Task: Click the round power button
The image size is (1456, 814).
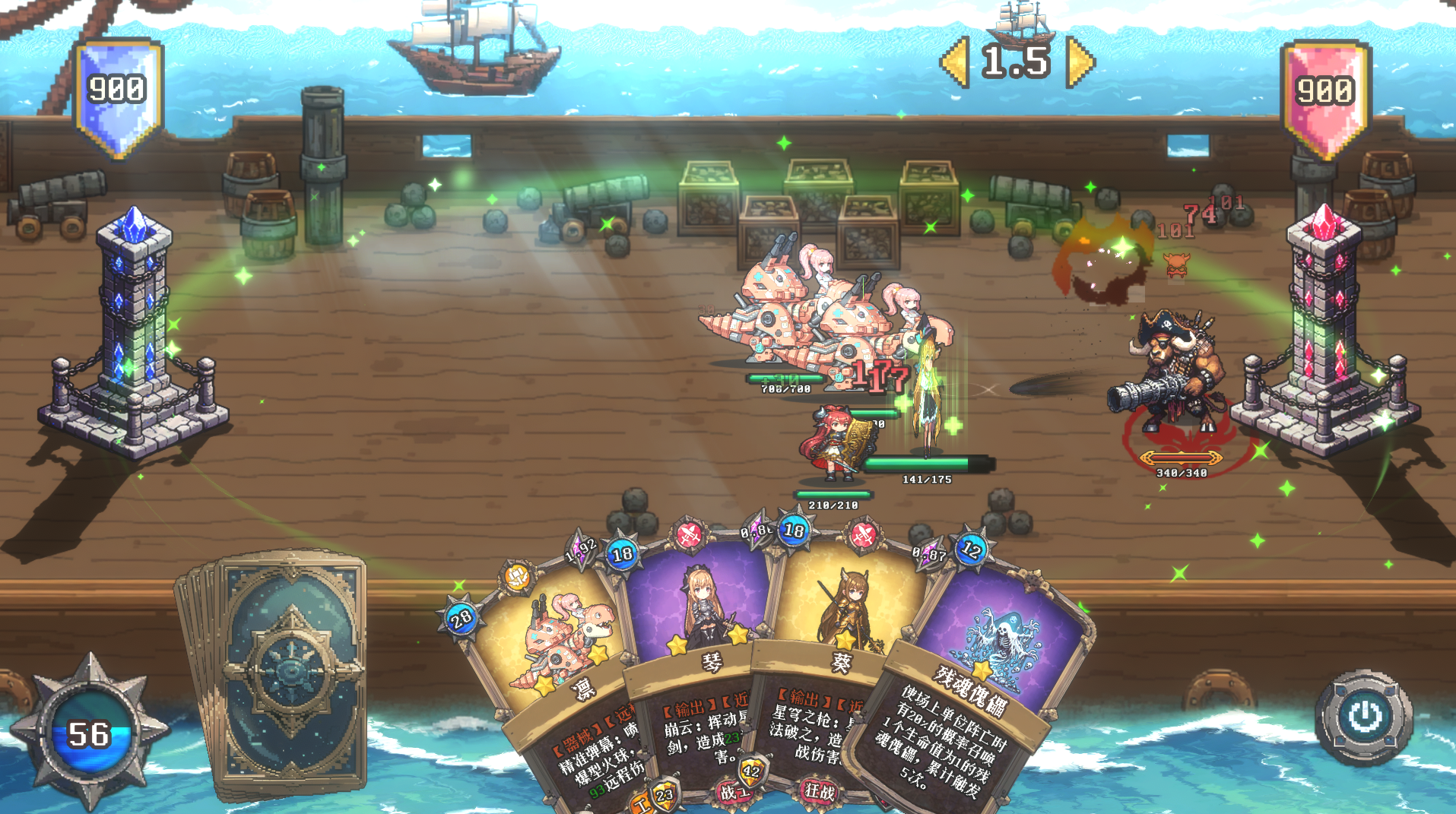Action: point(1364,716)
